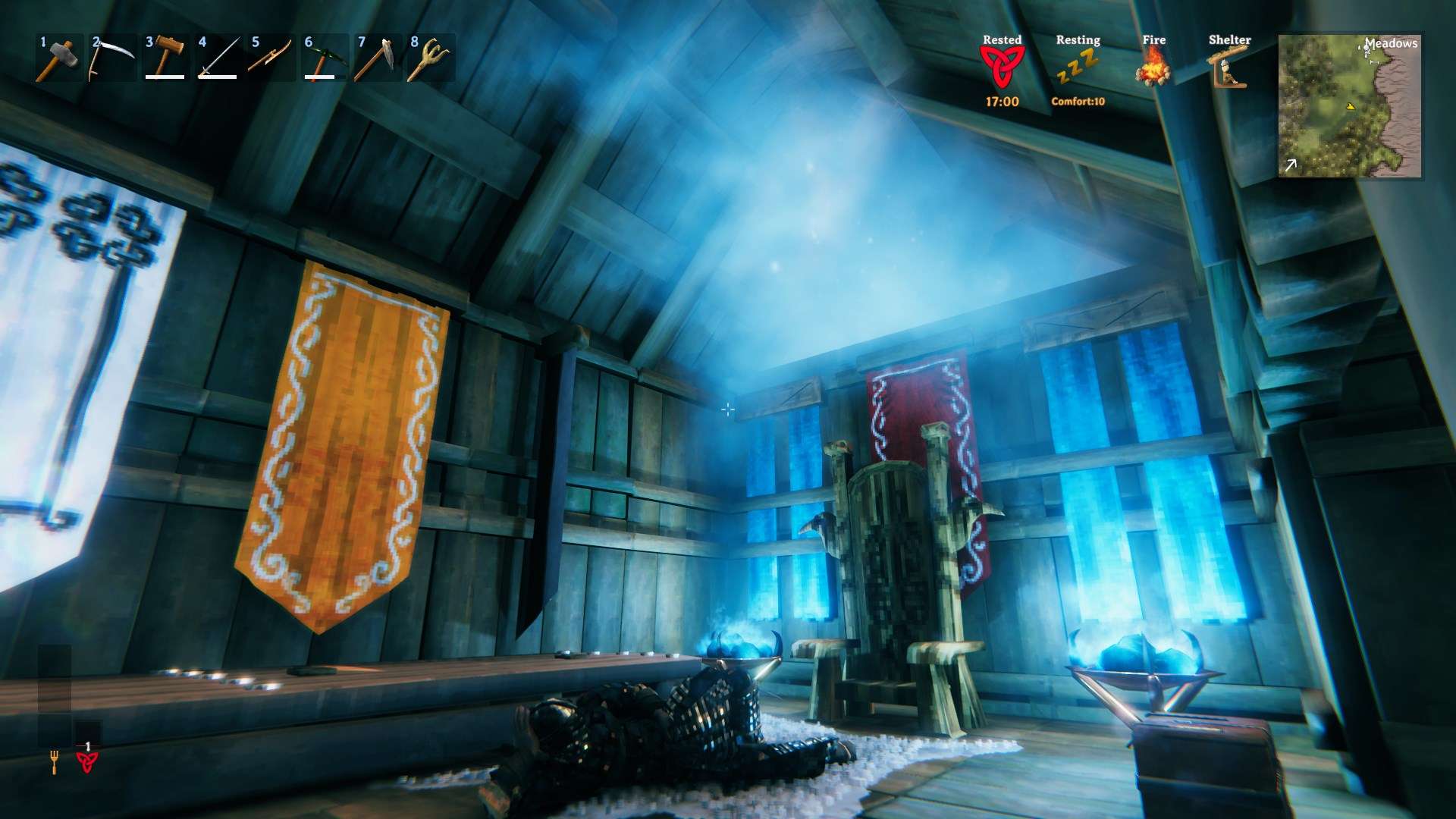Viewport: 1456px width, 819px height.
Task: Equip the long sword in slot 4
Action: click(218, 58)
